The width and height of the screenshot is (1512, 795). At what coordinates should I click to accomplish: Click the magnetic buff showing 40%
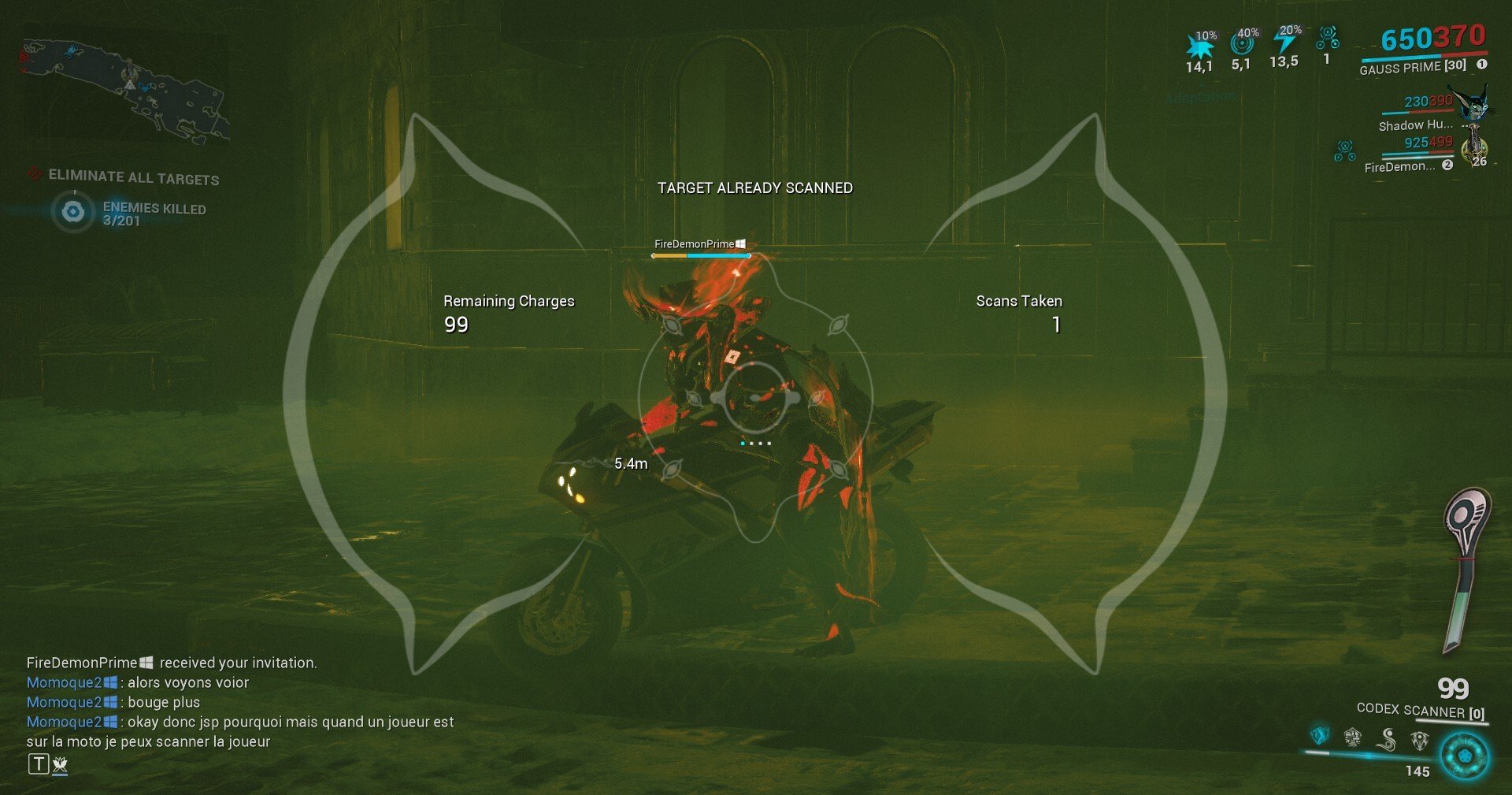tap(1242, 43)
